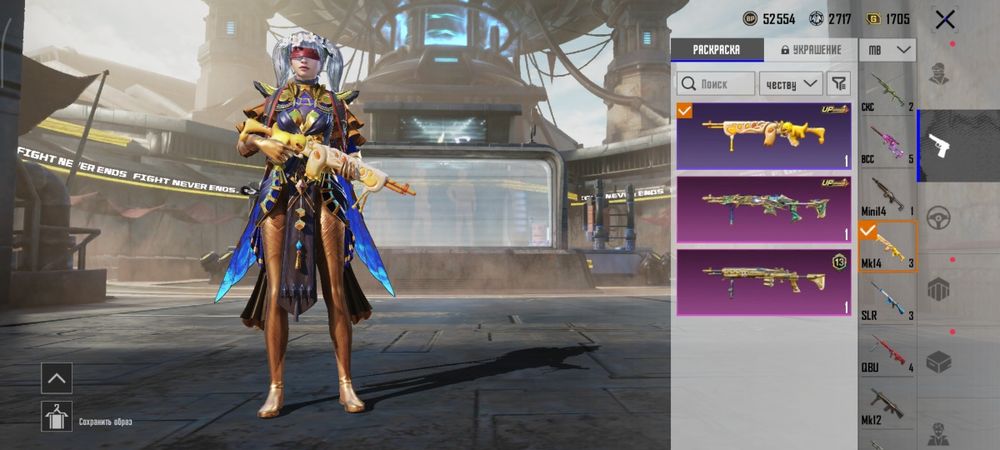Select the QBU weapon entry
The width and height of the screenshot is (1000, 450).
coord(887,352)
